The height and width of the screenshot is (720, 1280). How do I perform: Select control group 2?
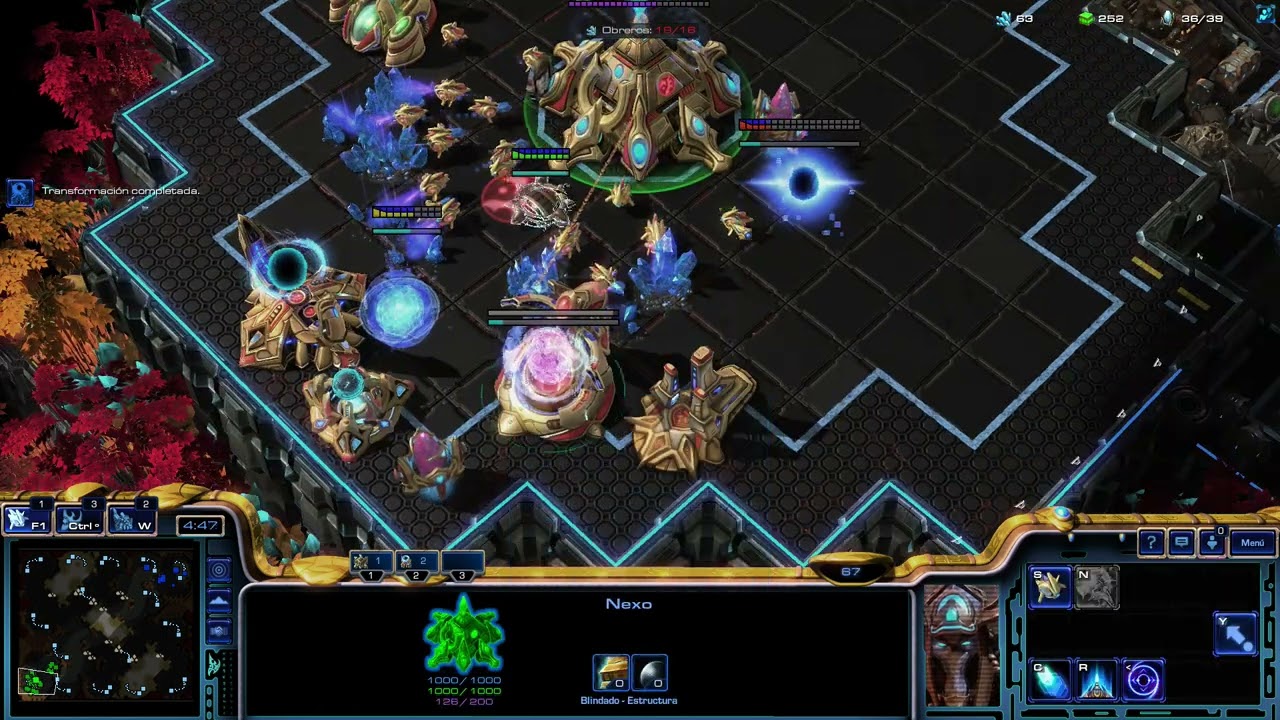click(x=416, y=564)
